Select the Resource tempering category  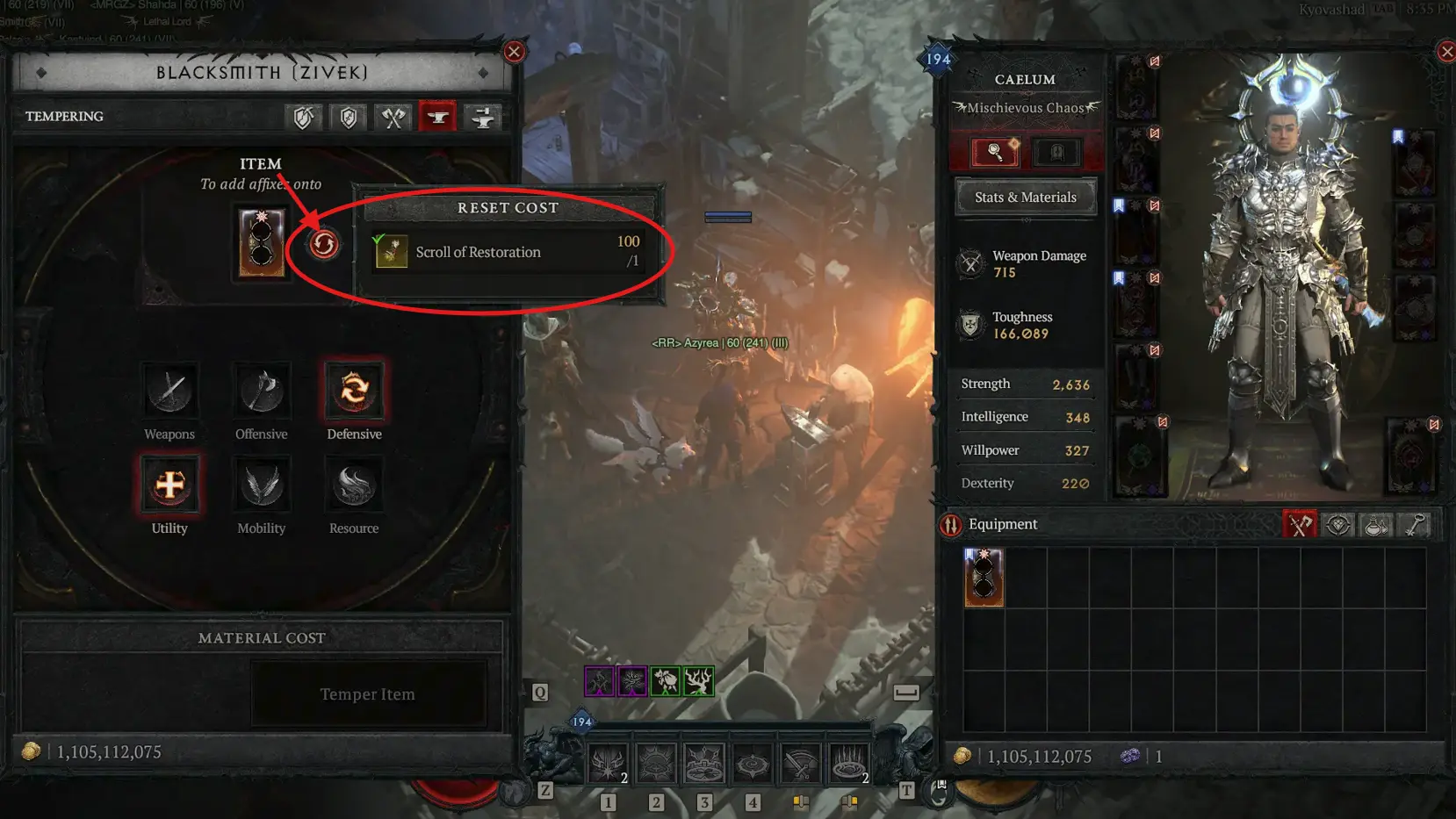(354, 485)
